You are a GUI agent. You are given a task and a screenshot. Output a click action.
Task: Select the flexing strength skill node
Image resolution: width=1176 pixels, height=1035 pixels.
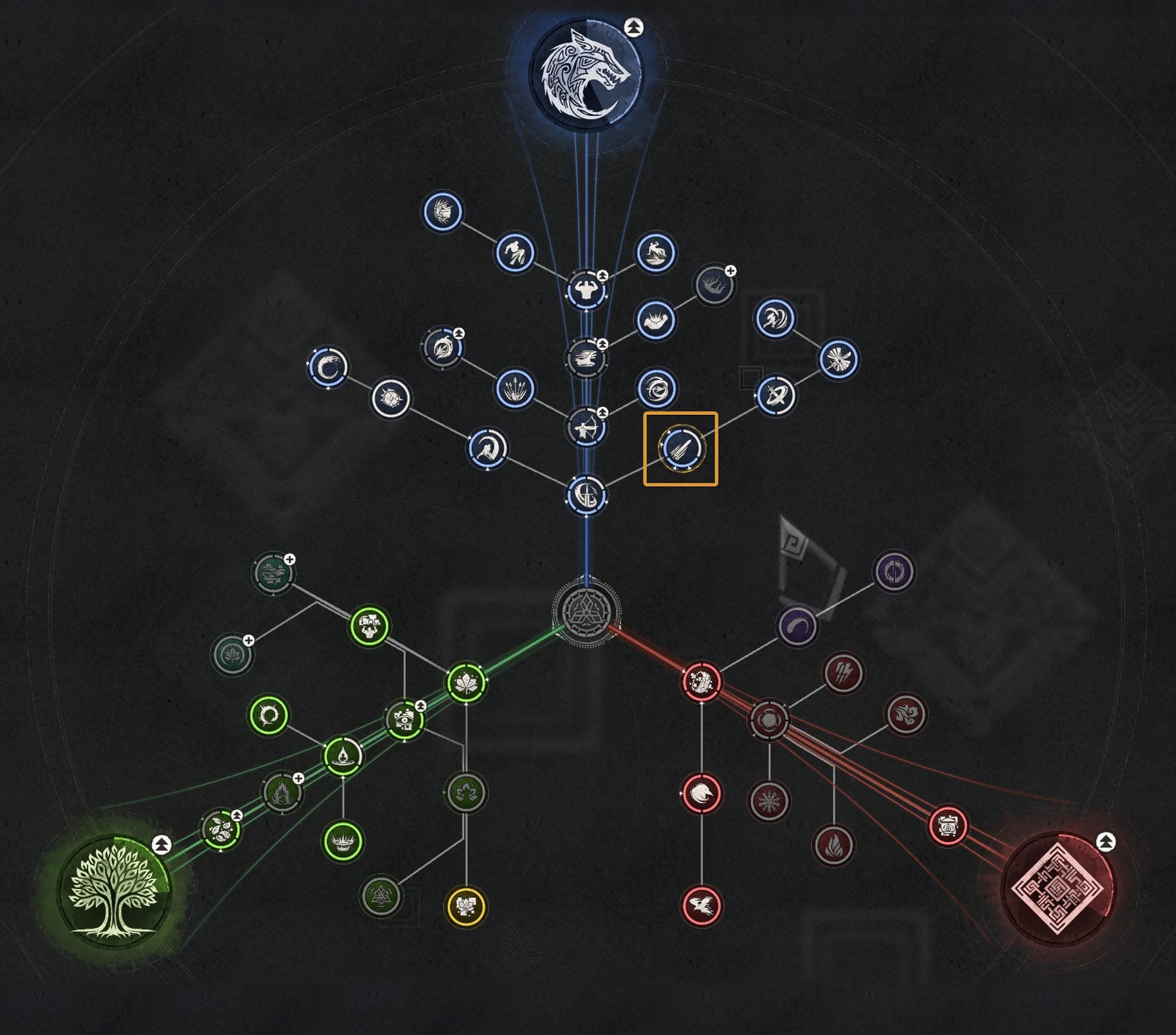(588, 289)
